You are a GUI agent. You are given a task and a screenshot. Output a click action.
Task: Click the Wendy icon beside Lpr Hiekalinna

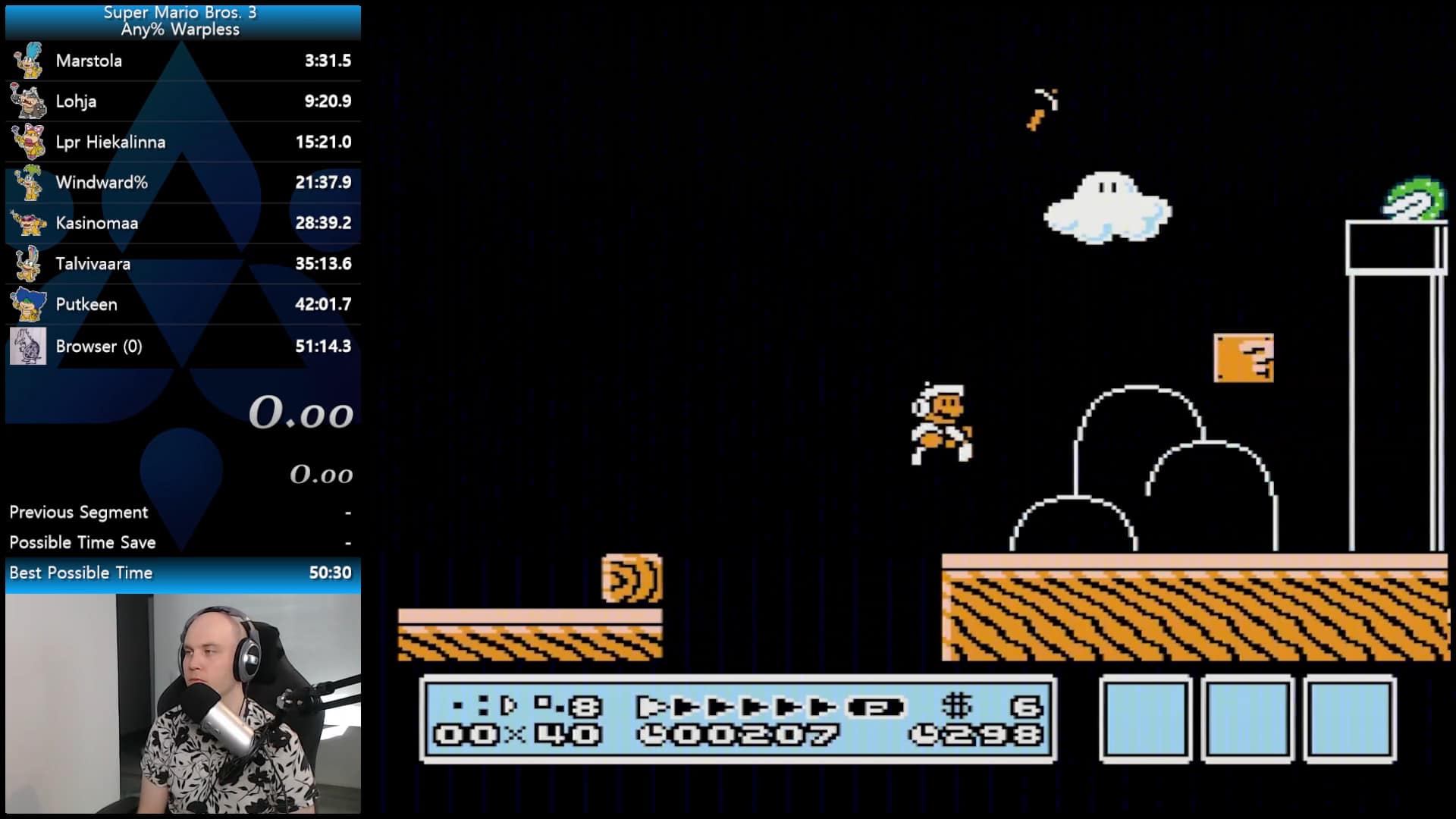point(28,142)
